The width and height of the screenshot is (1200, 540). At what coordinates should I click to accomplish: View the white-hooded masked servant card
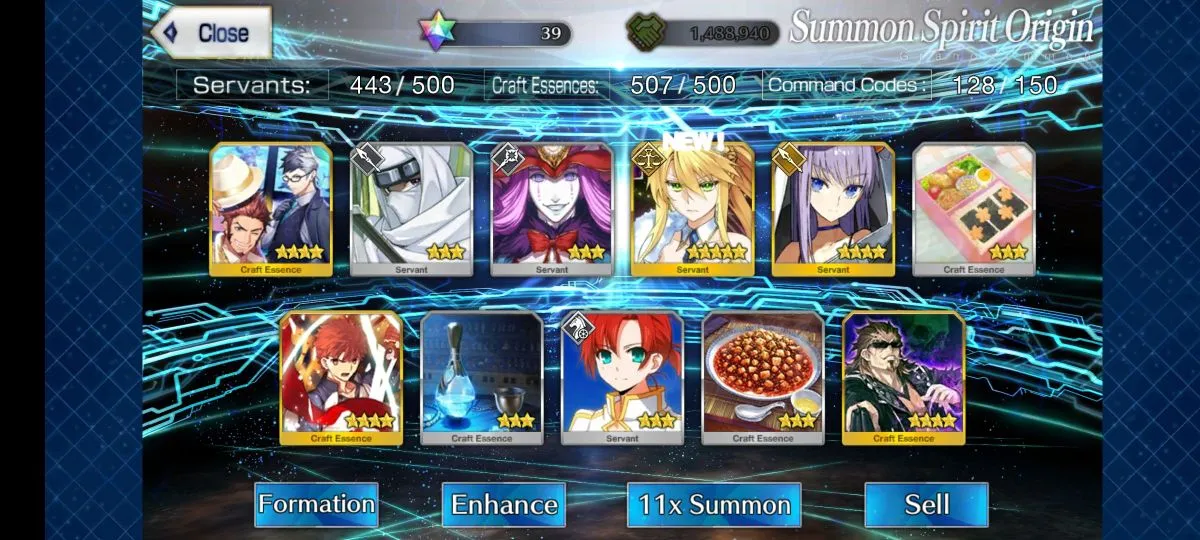tap(411, 209)
